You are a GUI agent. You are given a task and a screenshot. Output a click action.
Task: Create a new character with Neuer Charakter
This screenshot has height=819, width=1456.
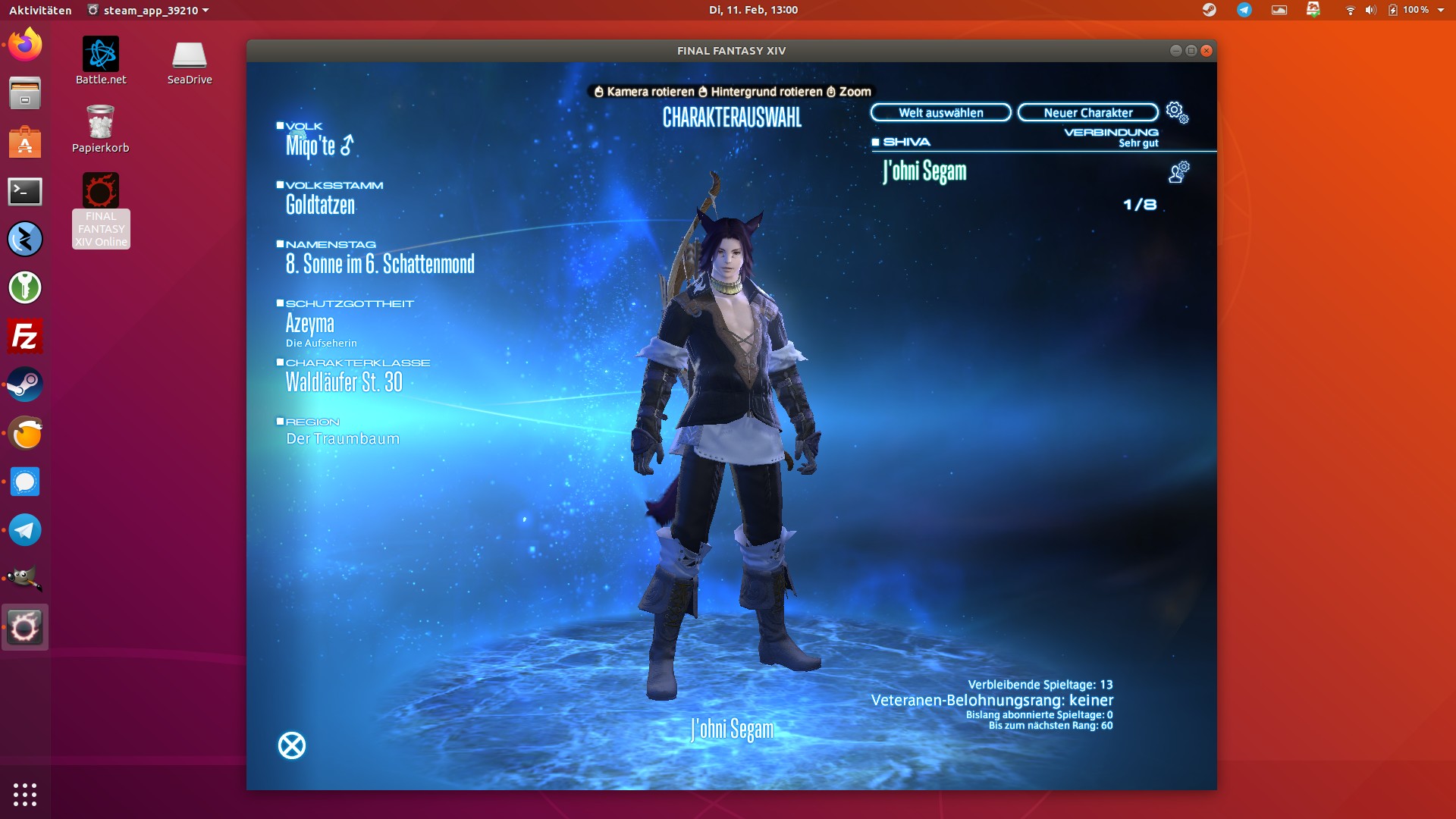pos(1087,113)
